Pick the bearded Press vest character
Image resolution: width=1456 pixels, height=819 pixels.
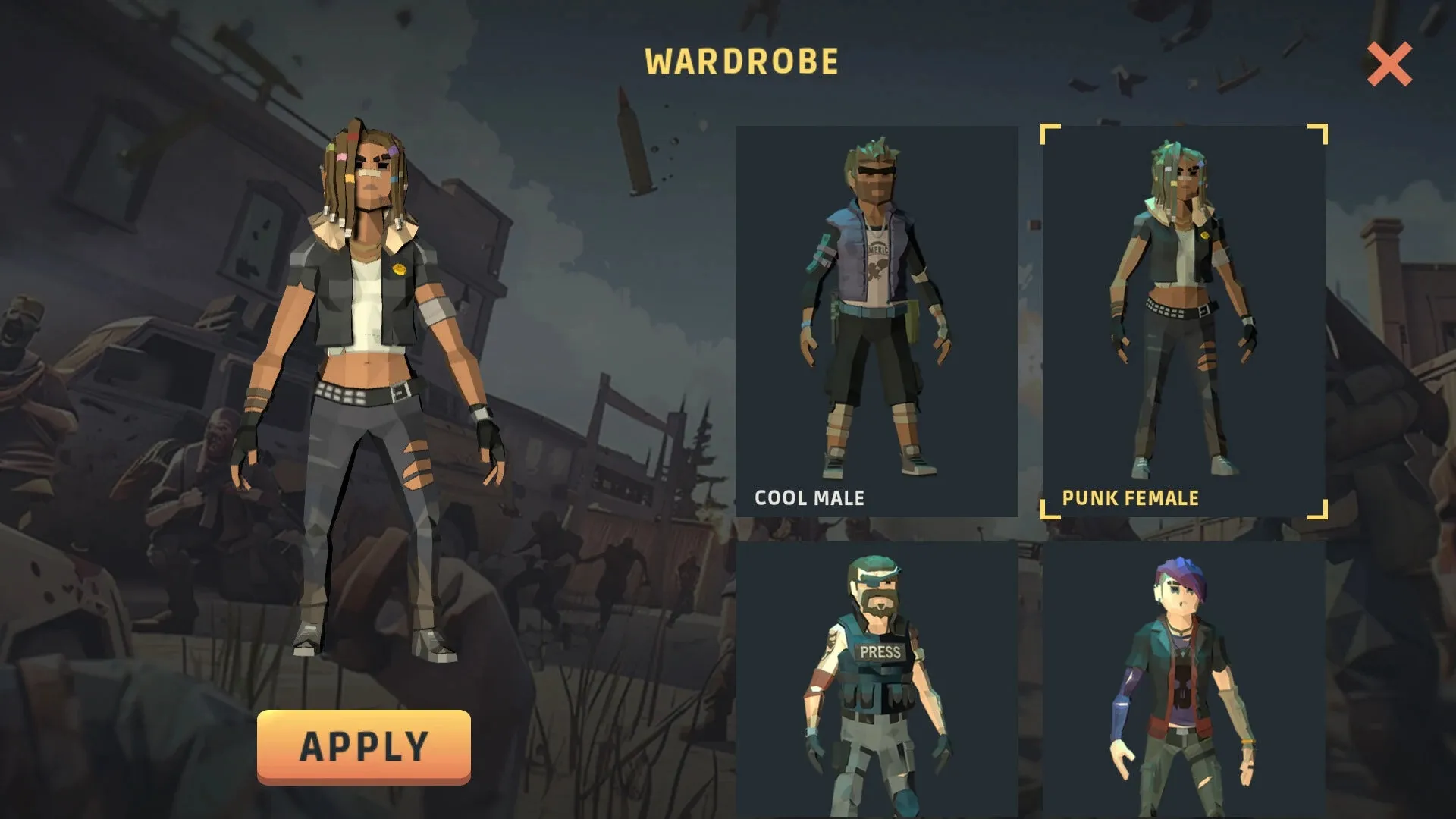(x=877, y=679)
